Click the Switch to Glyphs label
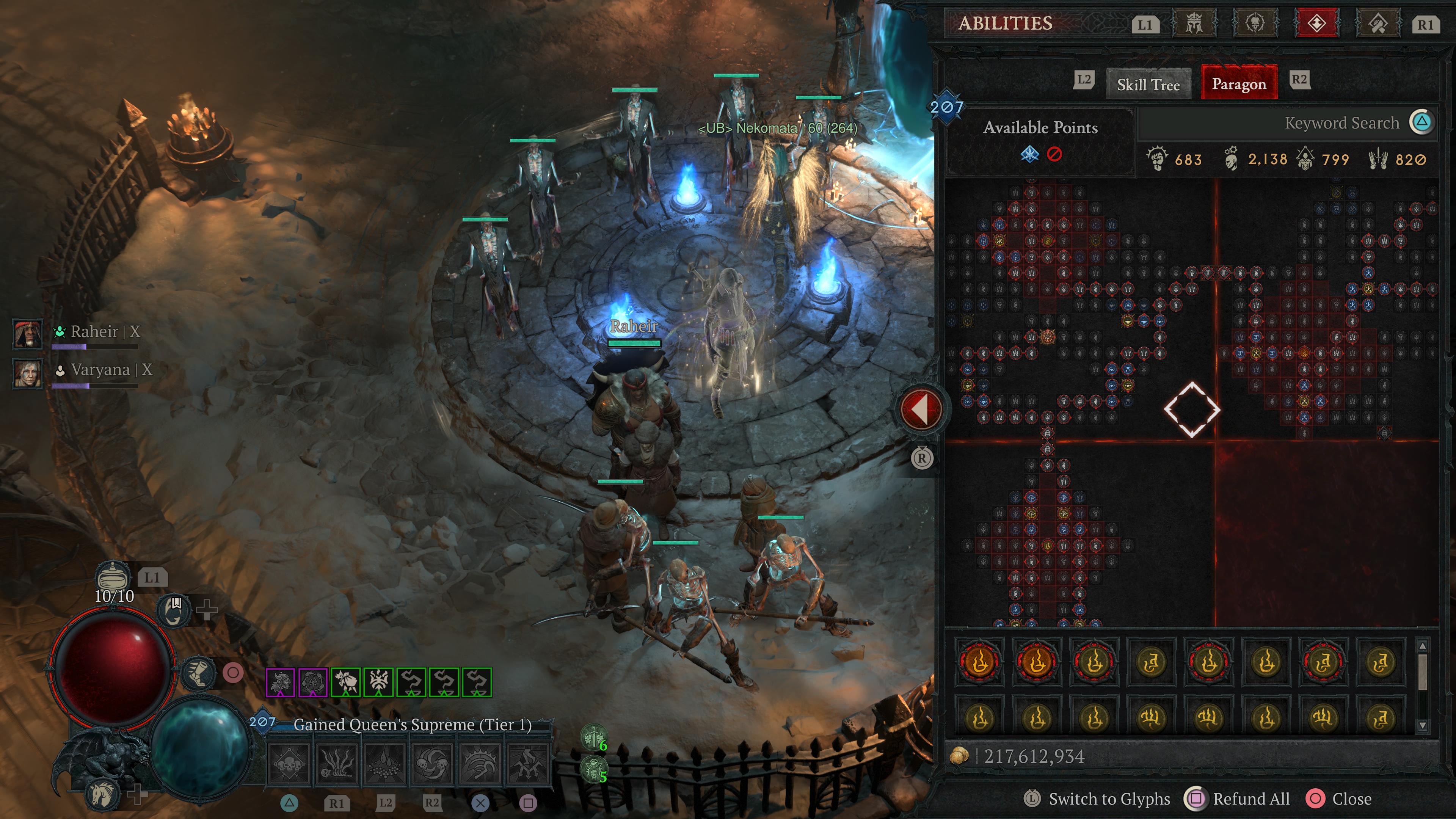The image size is (1456, 819). click(1109, 799)
